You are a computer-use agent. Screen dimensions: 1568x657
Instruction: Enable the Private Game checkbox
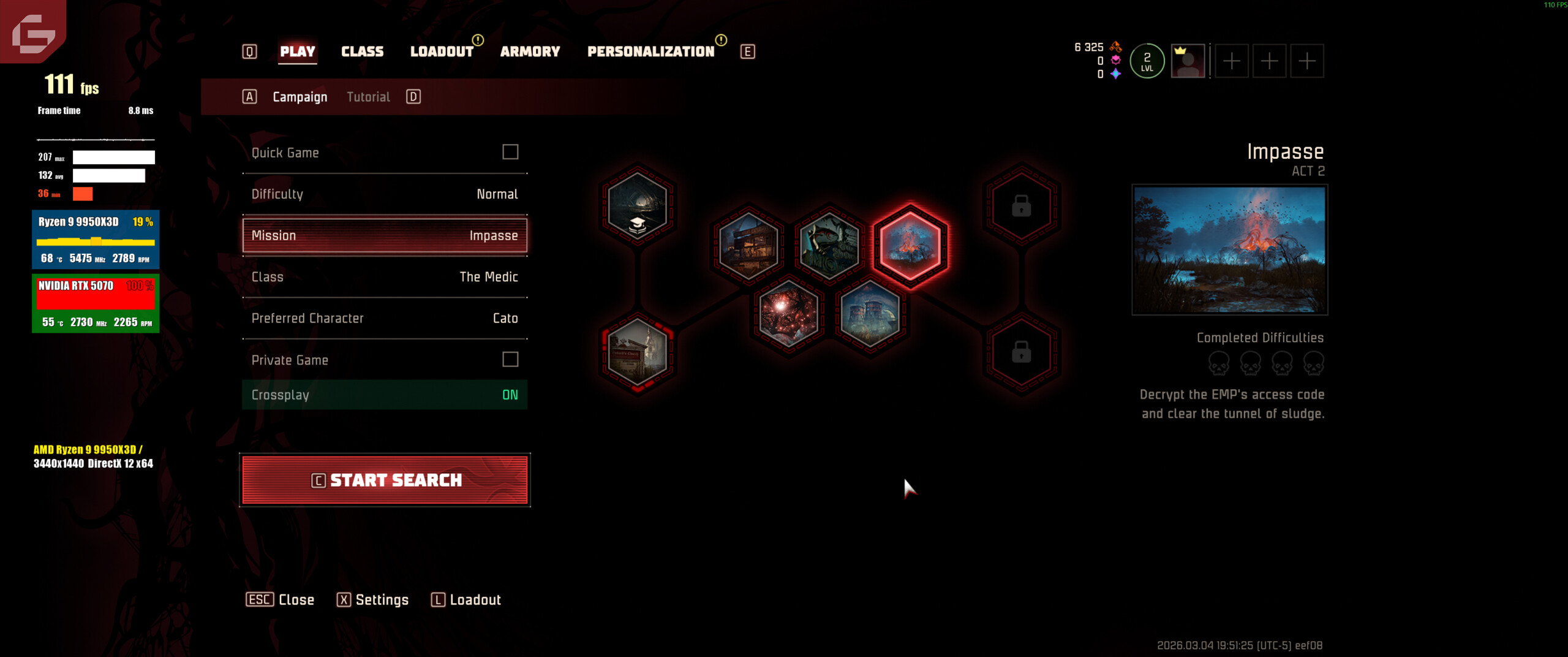point(510,360)
